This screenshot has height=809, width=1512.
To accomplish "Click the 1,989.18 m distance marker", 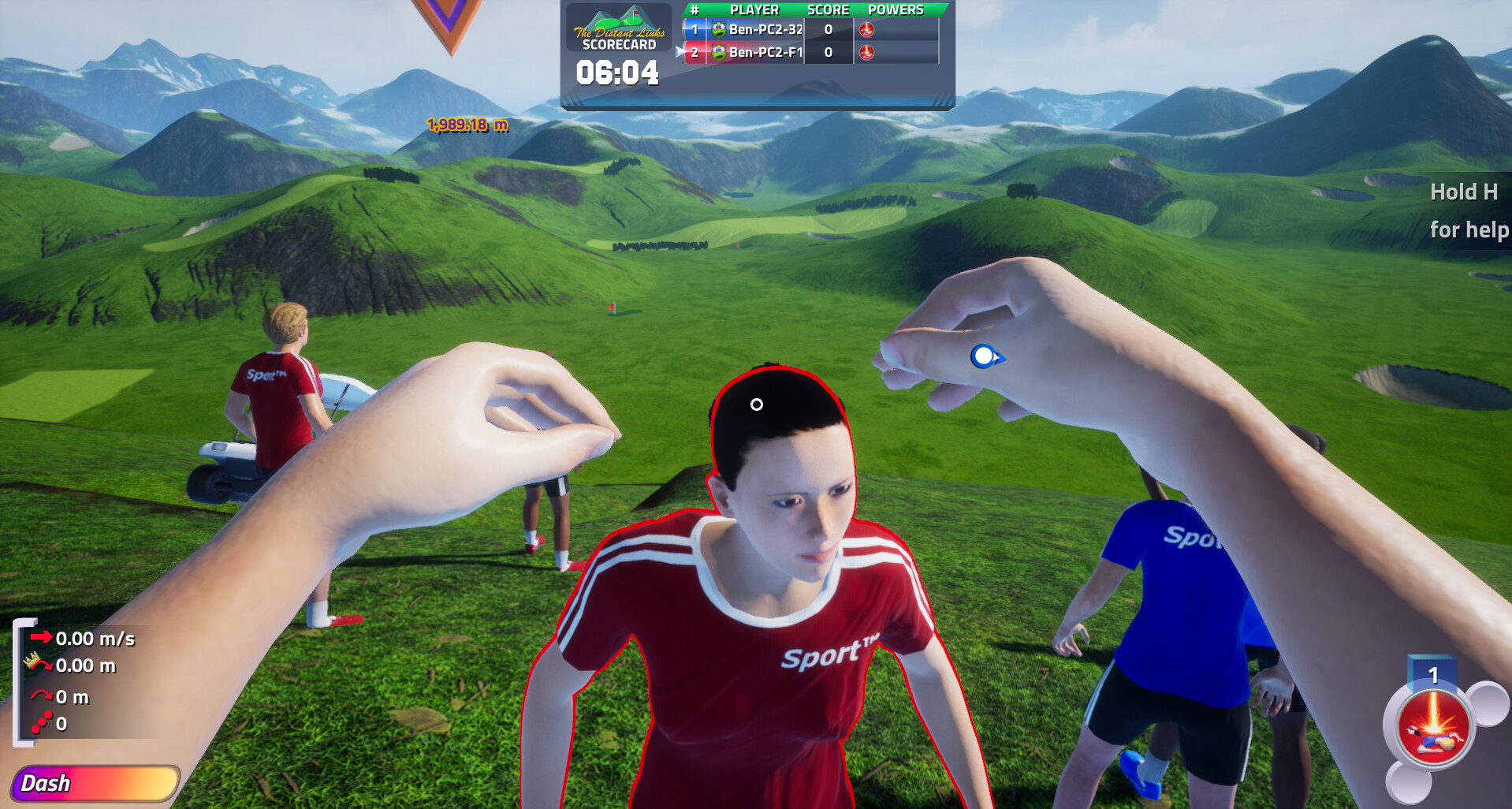I will pyautogui.click(x=467, y=125).
